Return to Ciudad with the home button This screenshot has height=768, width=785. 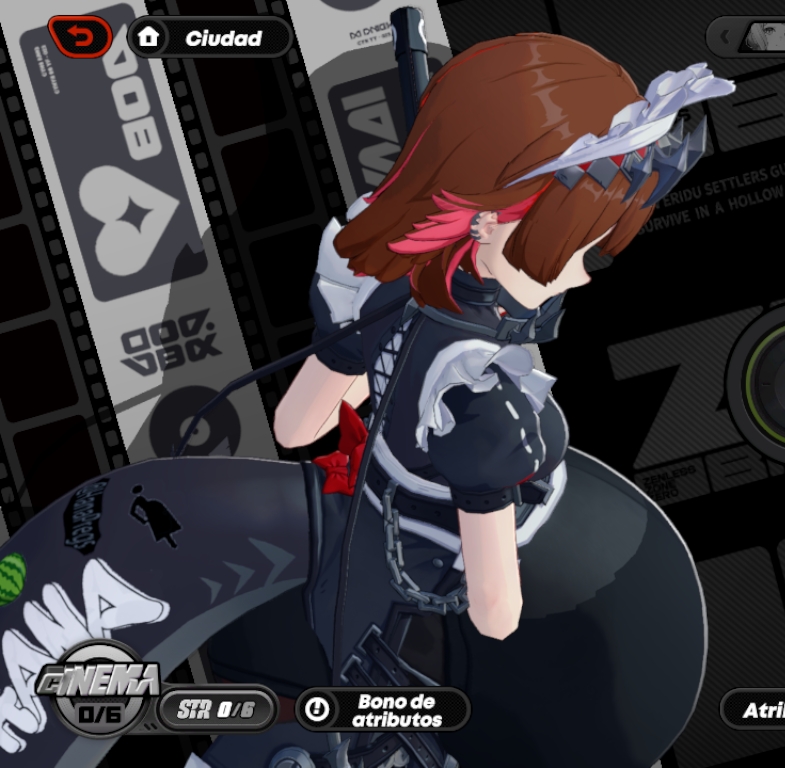point(209,38)
